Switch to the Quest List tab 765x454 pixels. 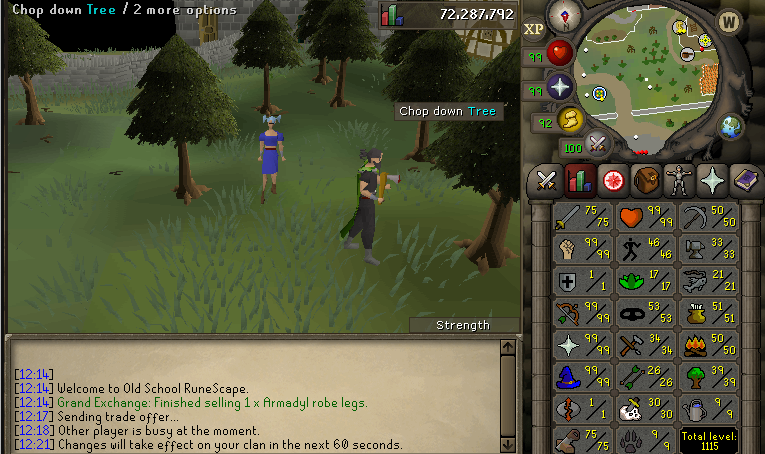613,181
